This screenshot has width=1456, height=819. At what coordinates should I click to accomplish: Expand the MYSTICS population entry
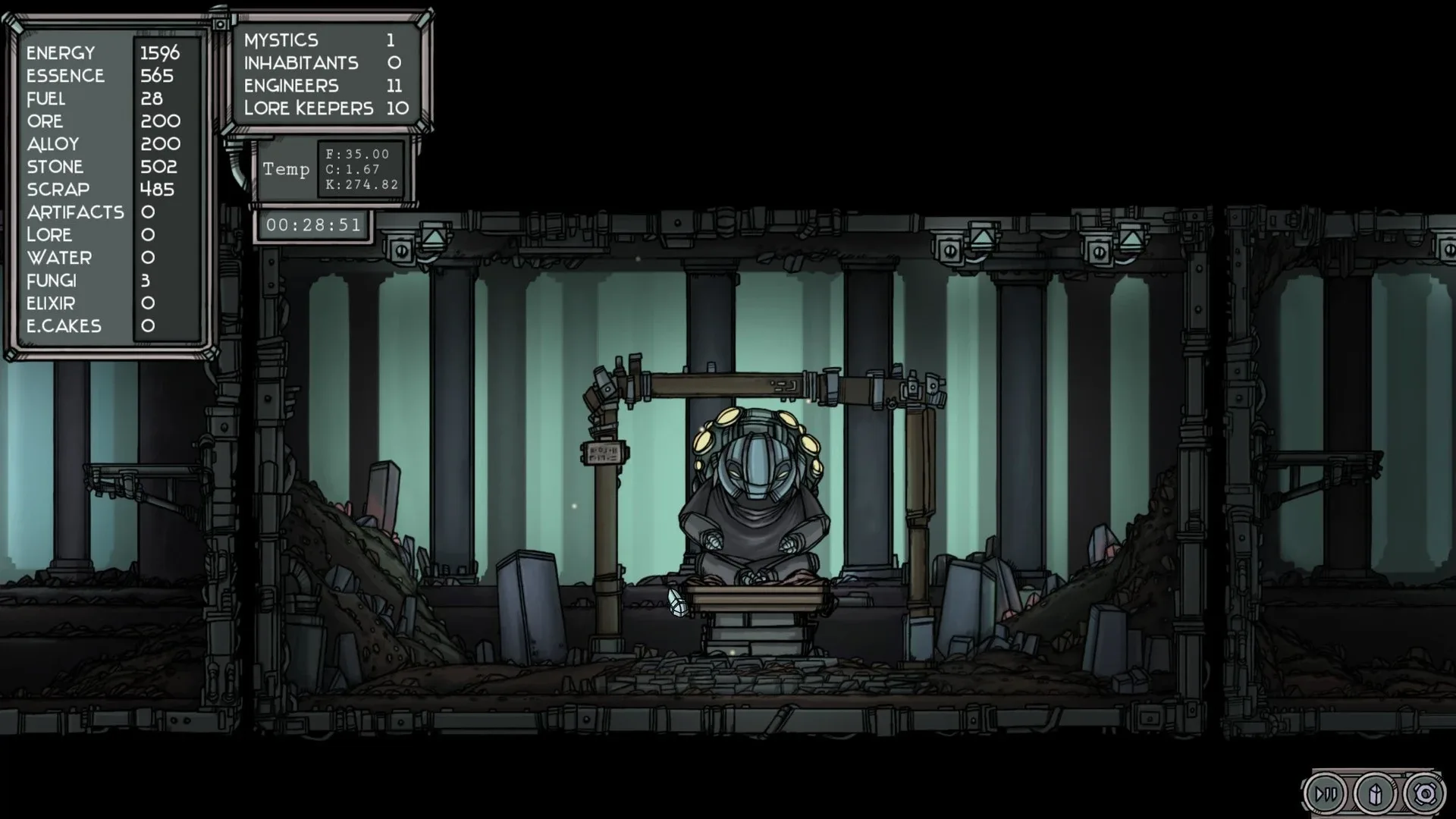click(318, 39)
